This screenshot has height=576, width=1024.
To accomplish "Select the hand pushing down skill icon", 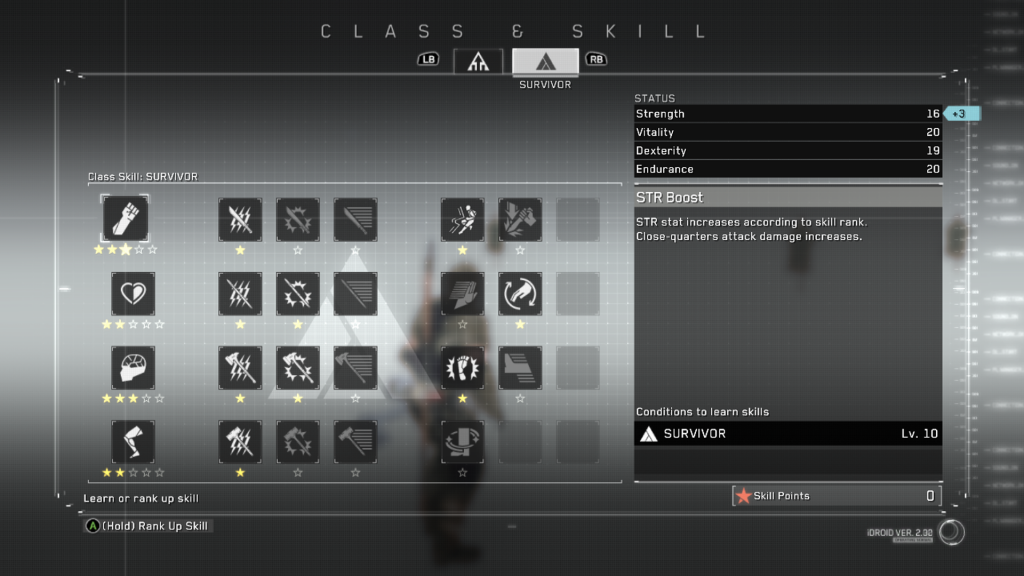I will pyautogui.click(x=462, y=294).
